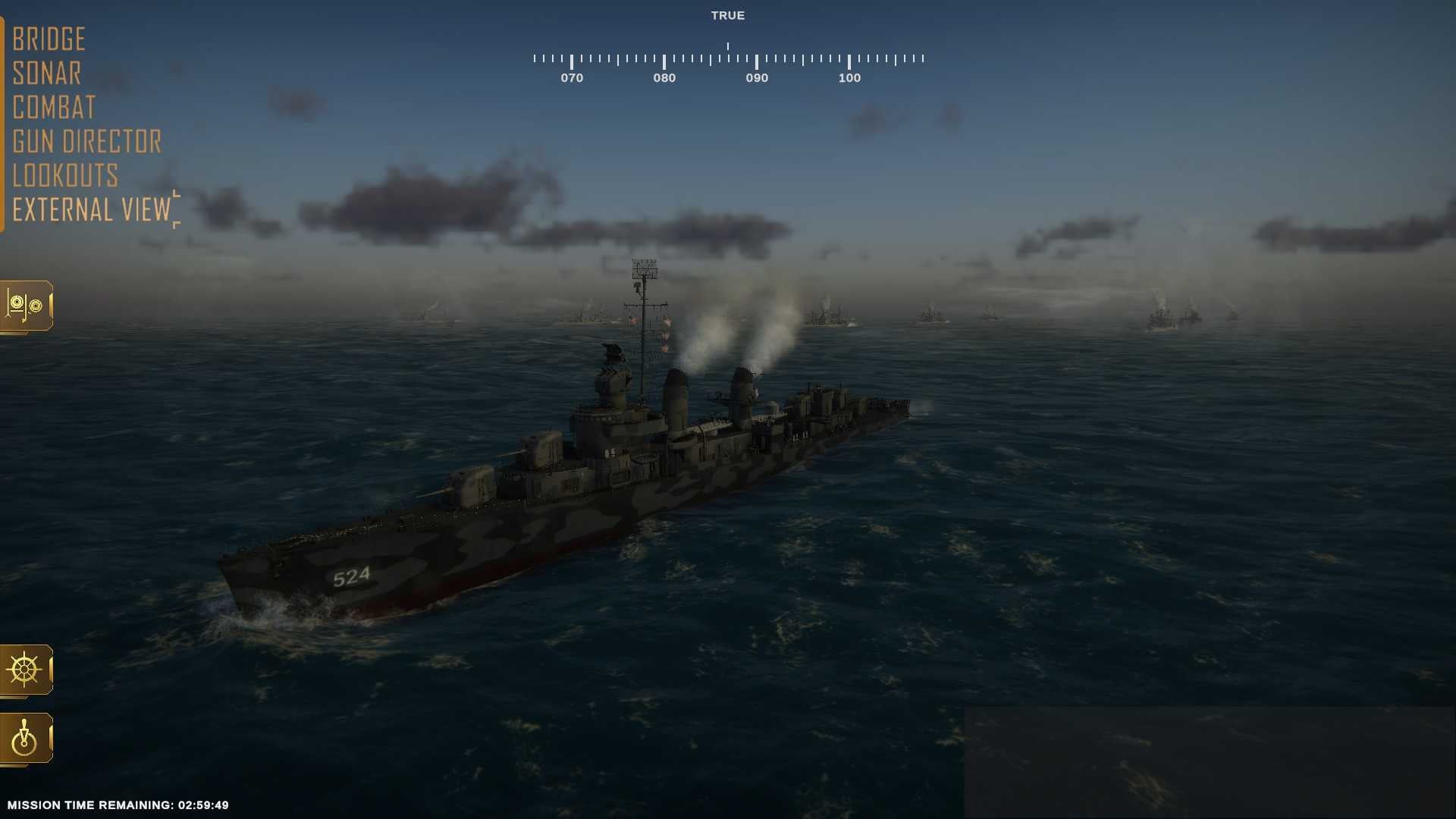
Task: Click the 070 compass marking
Action: point(572,77)
